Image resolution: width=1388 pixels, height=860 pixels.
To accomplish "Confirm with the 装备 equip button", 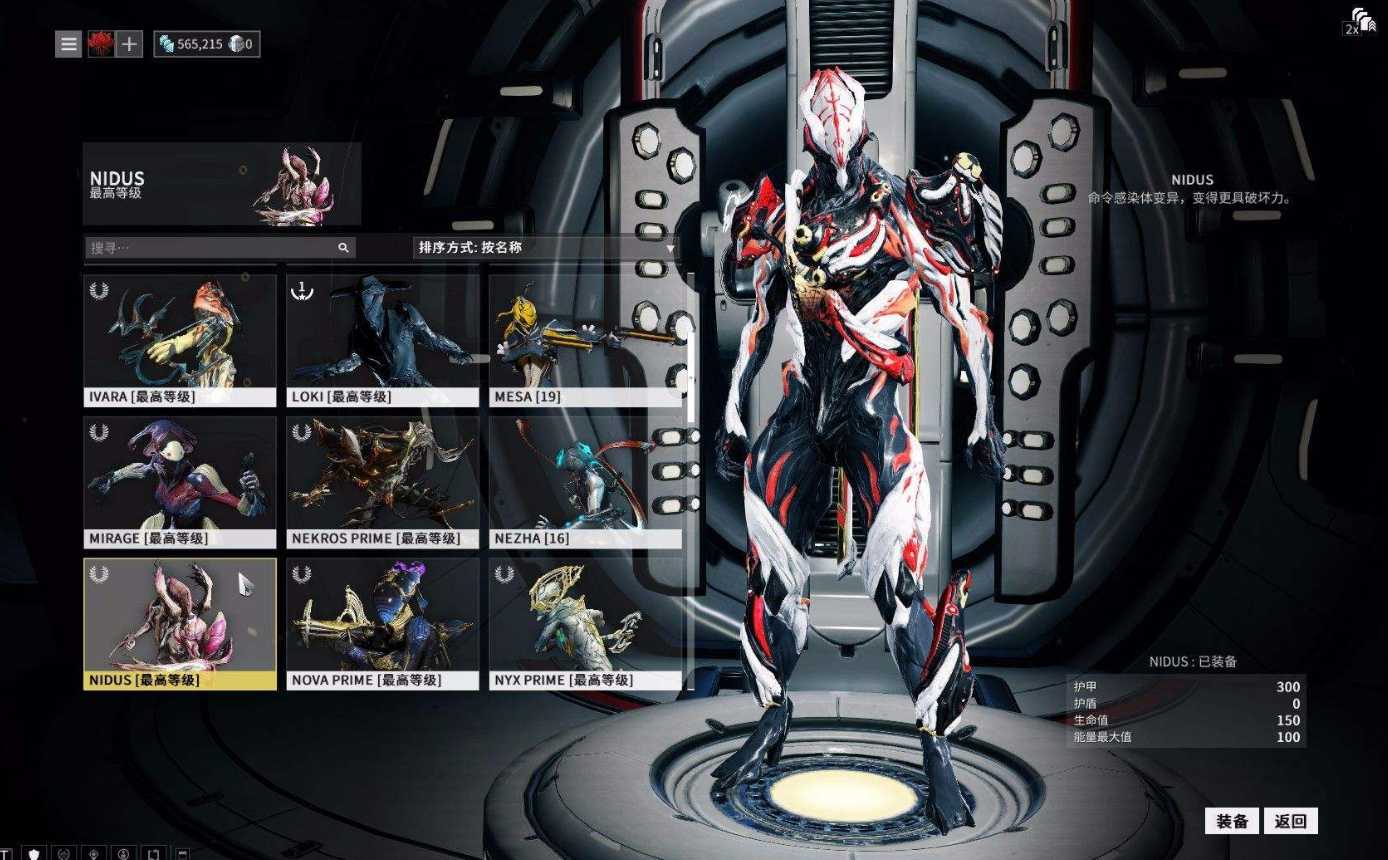I will point(1231,821).
